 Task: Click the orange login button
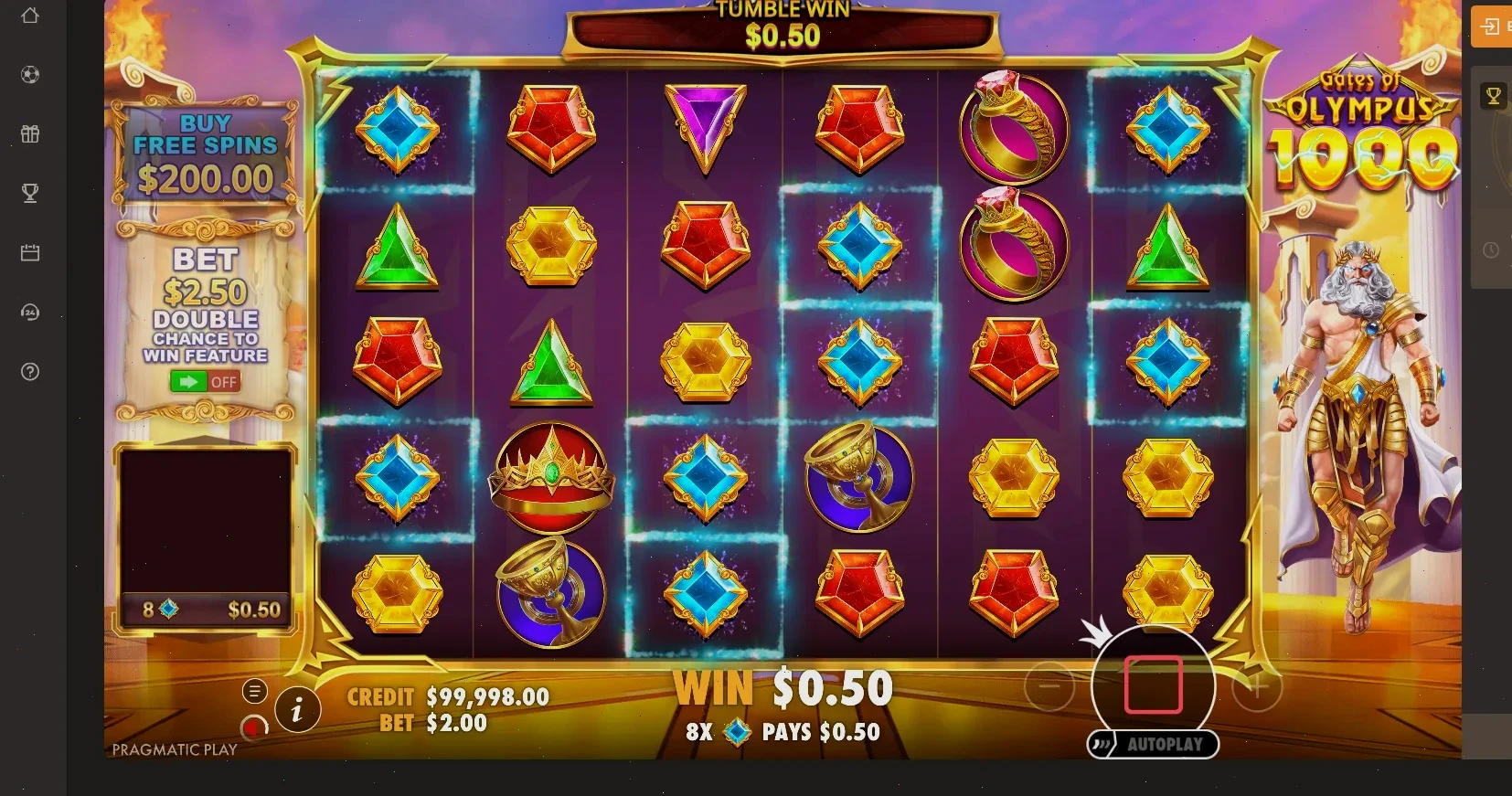pyautogui.click(x=1492, y=27)
